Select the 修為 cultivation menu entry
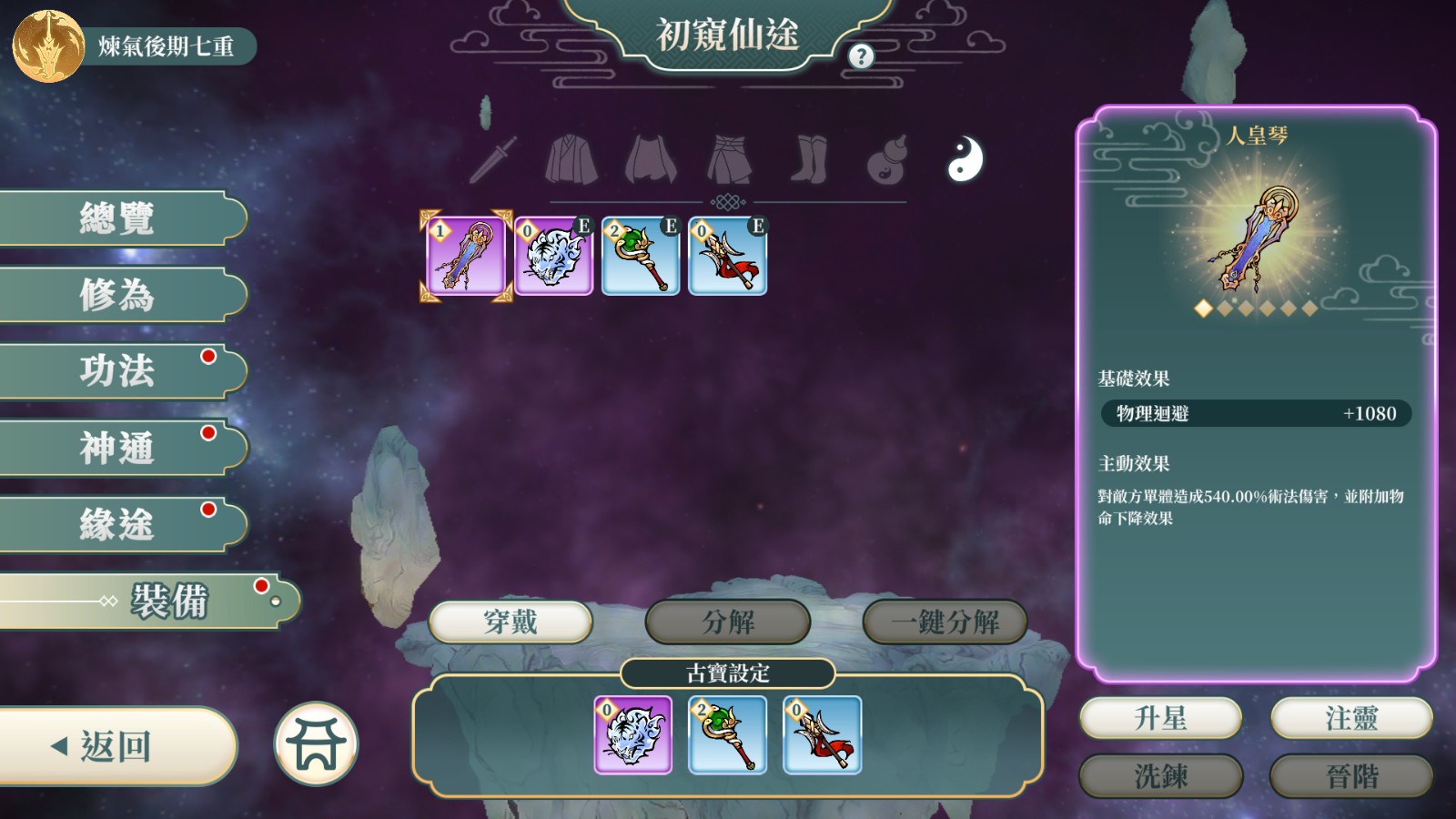This screenshot has height=819, width=1456. click(118, 295)
